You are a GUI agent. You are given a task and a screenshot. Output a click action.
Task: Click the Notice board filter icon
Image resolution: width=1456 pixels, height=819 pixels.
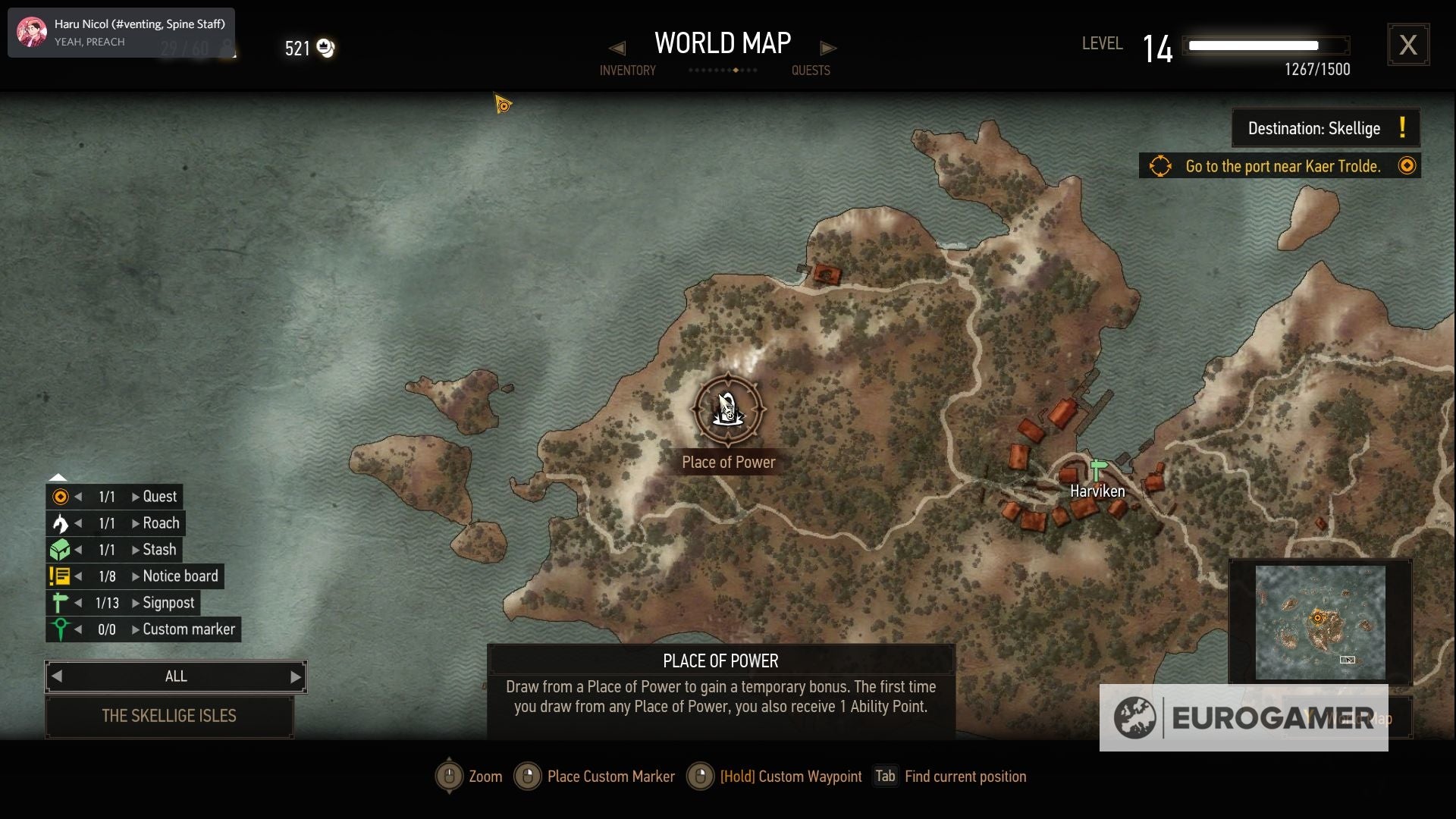pos(60,576)
